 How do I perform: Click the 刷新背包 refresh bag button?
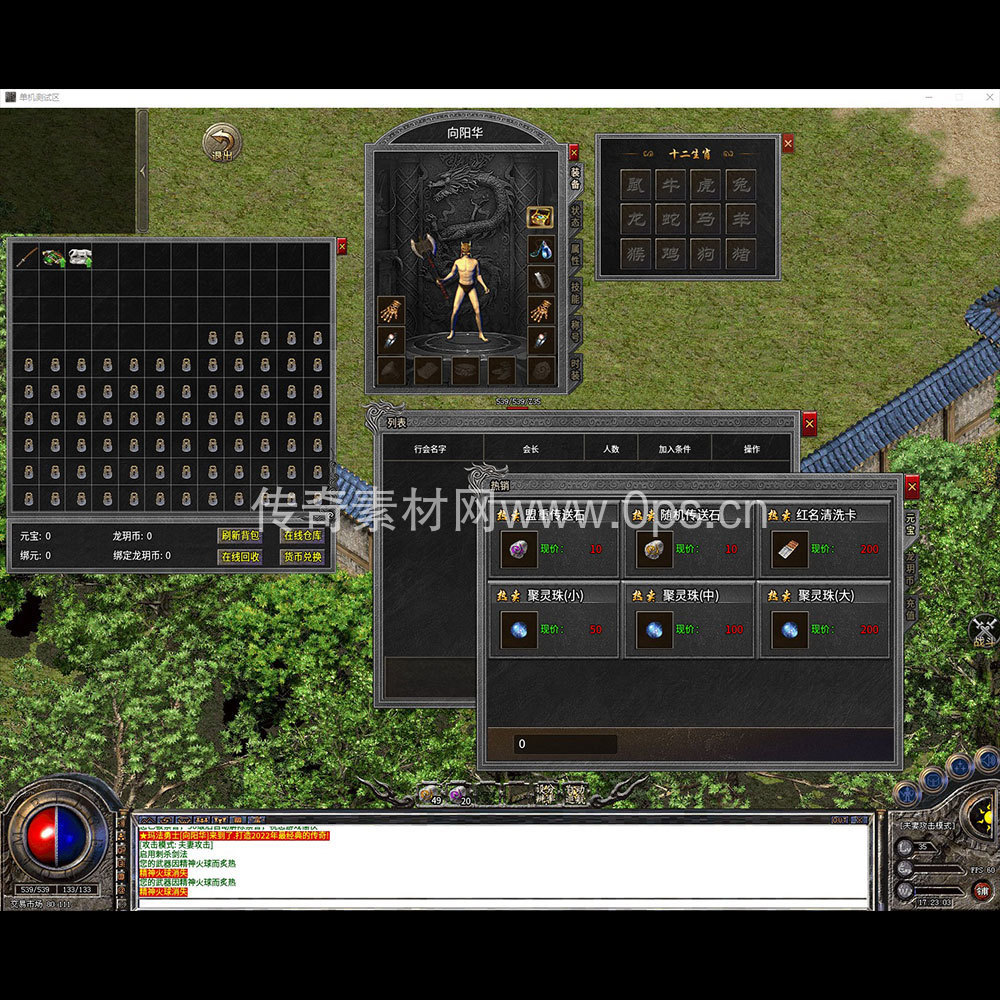239,536
